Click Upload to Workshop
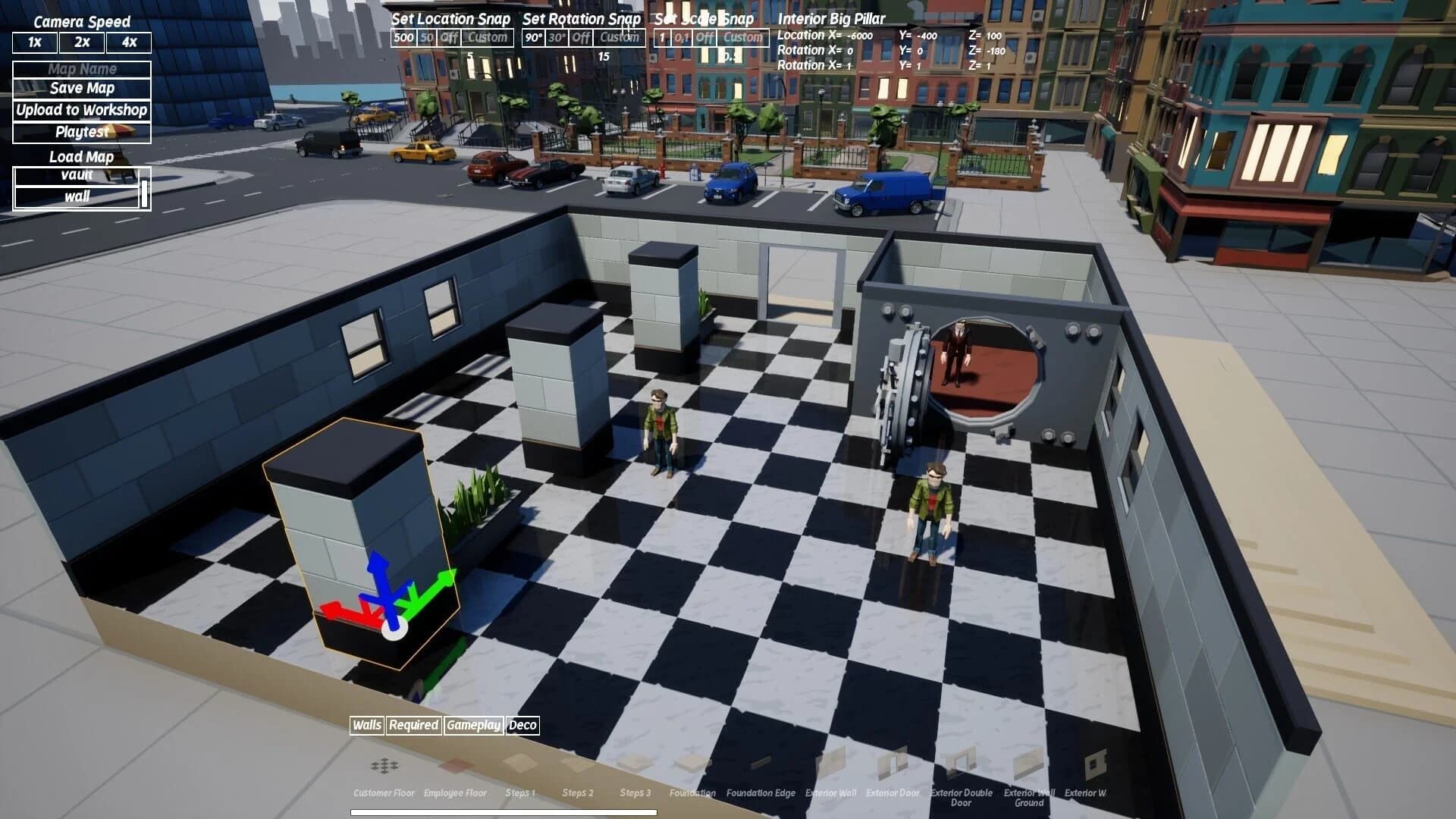This screenshot has width=1456, height=819. (80, 109)
